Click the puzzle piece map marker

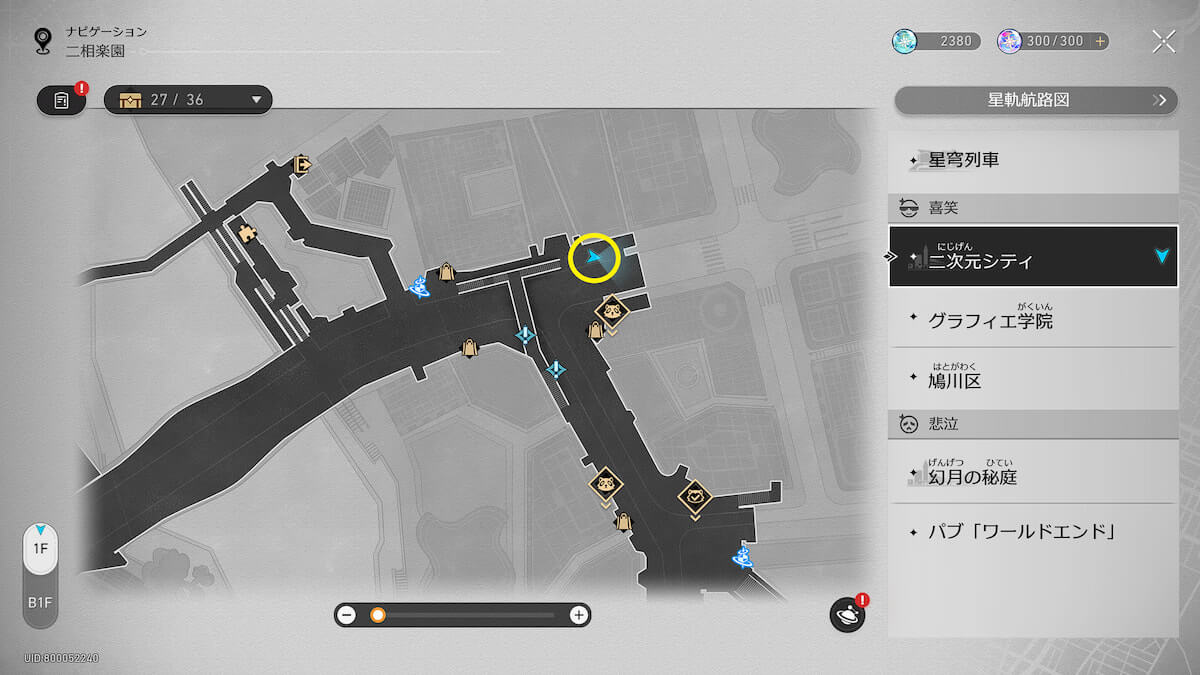(x=246, y=232)
